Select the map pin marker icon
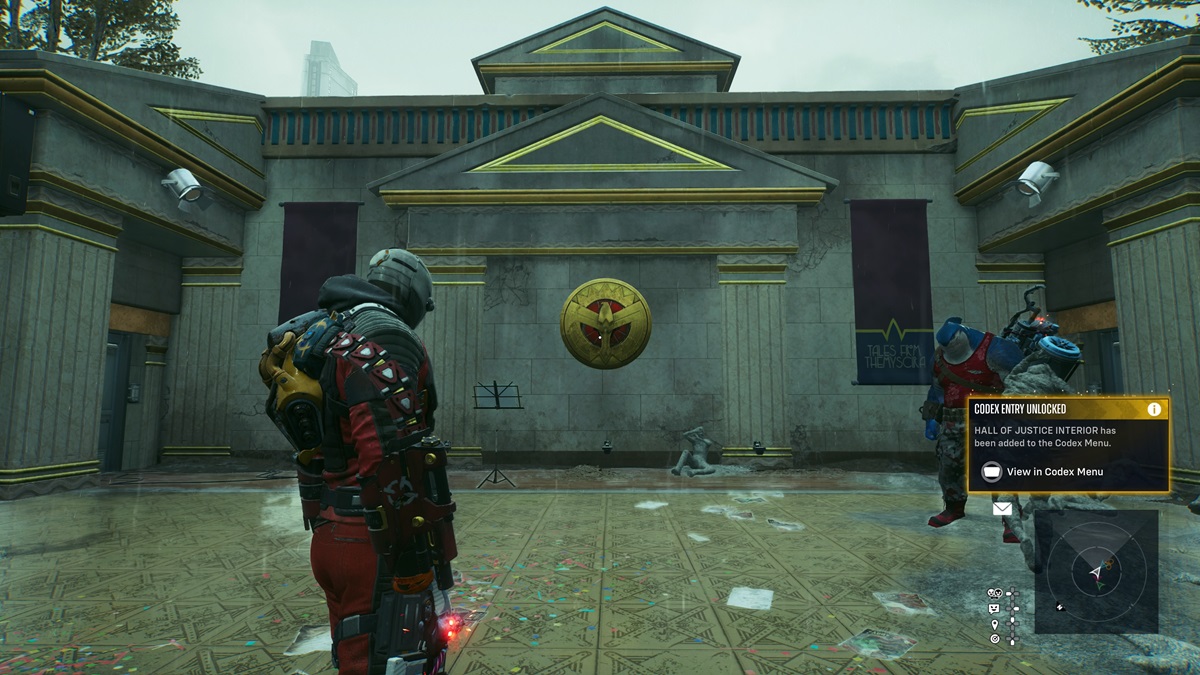 click(x=994, y=623)
